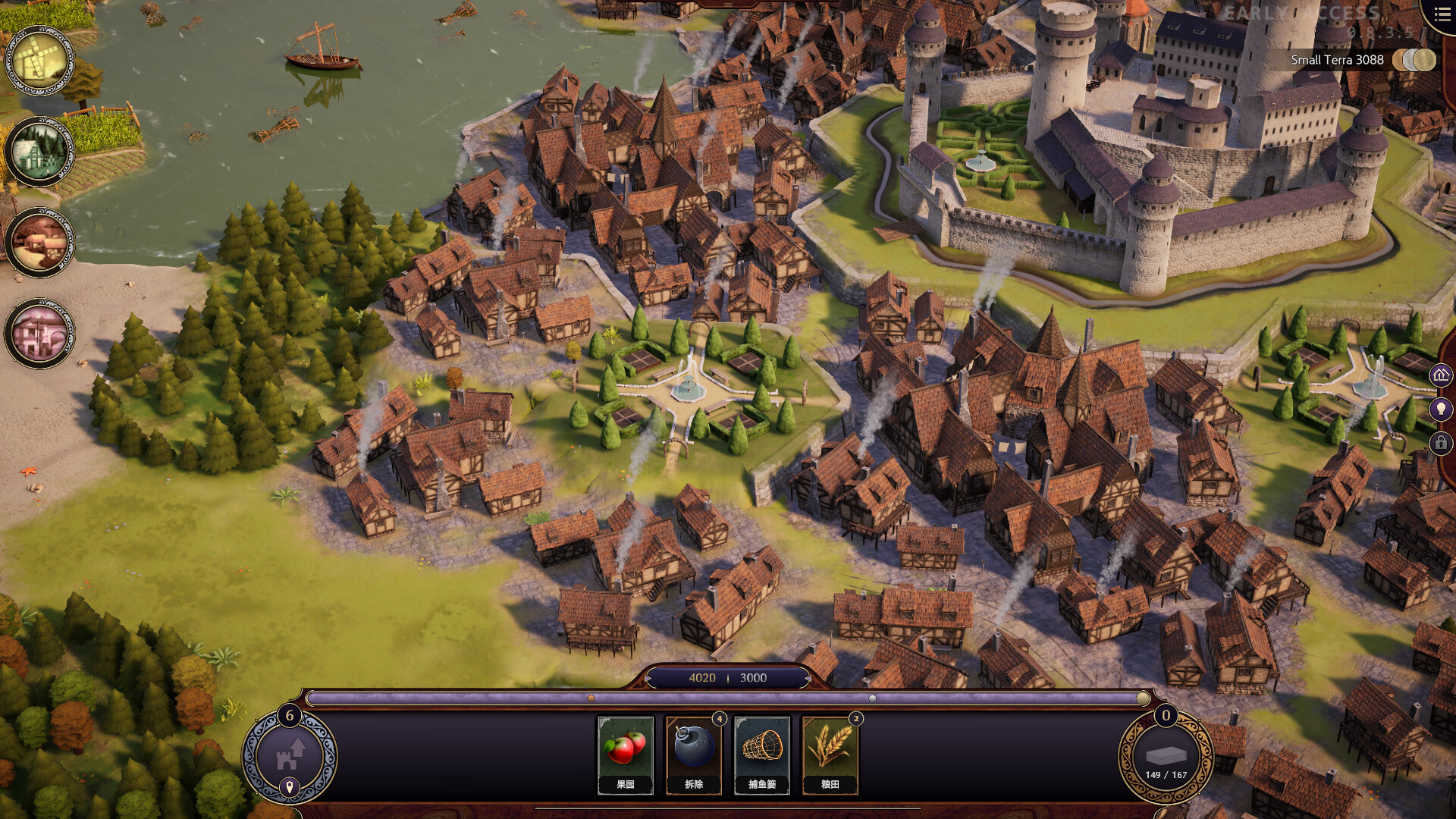1456x819 pixels.
Task: Open the pink mansion building category
Action: click(39, 334)
